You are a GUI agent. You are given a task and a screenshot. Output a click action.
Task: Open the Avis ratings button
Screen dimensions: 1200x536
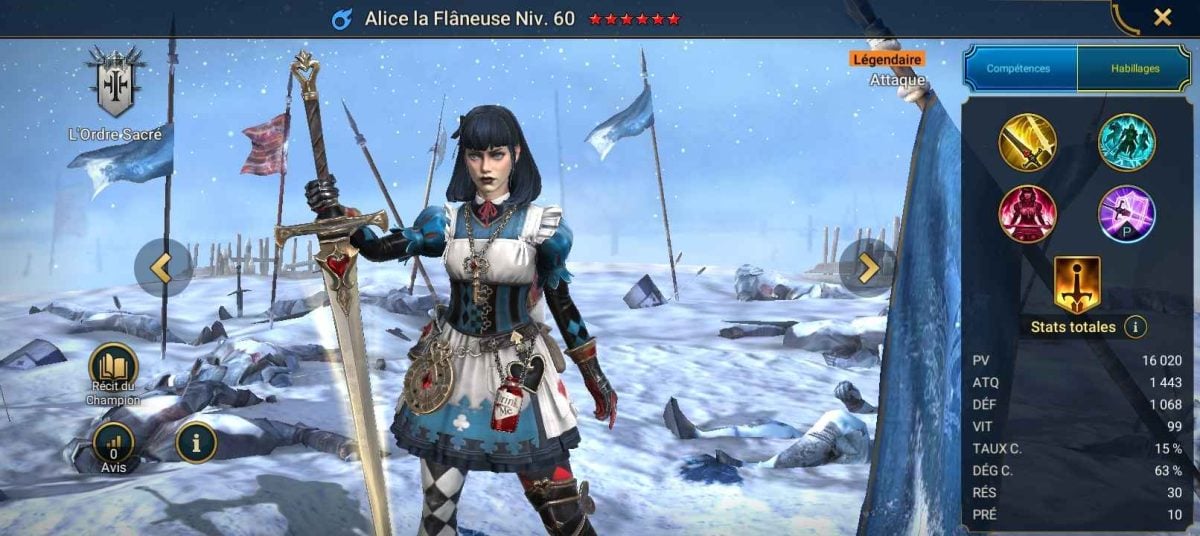pyautogui.click(x=113, y=443)
